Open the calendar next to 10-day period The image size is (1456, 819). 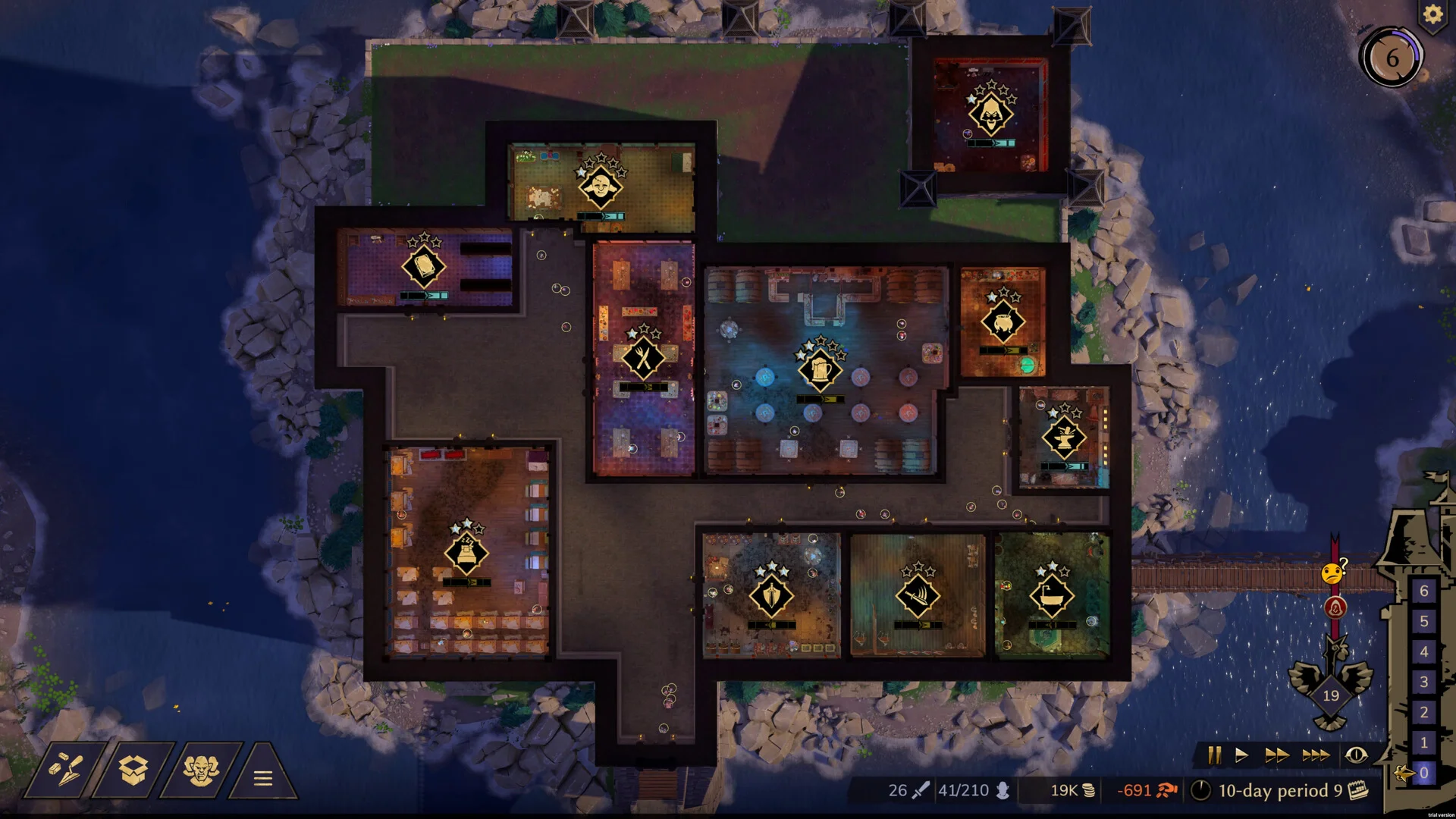coord(1358,790)
